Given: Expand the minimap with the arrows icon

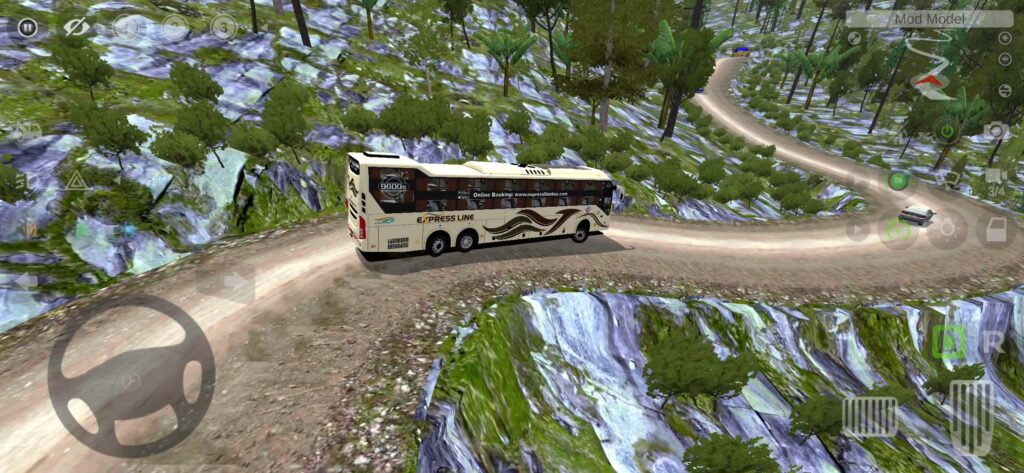Looking at the screenshot, I should point(854,39).
